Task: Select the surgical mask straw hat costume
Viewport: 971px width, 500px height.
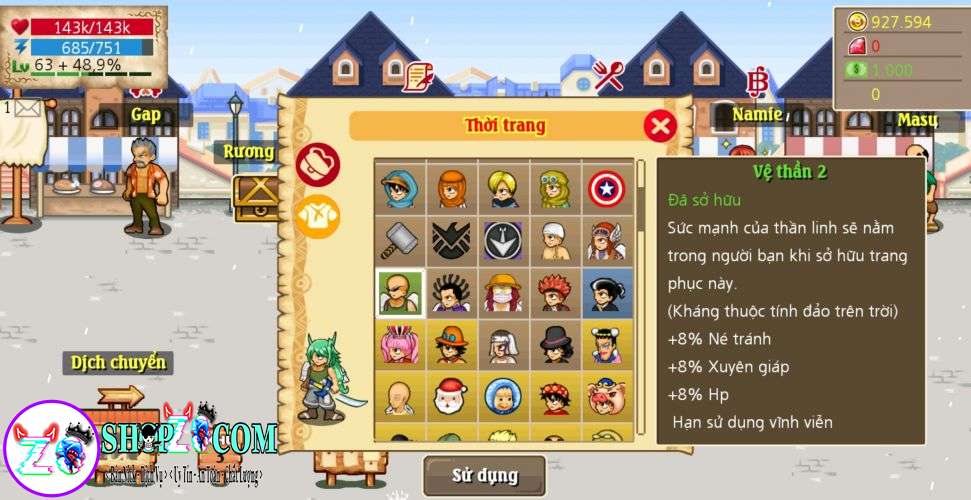Action: pos(503,293)
